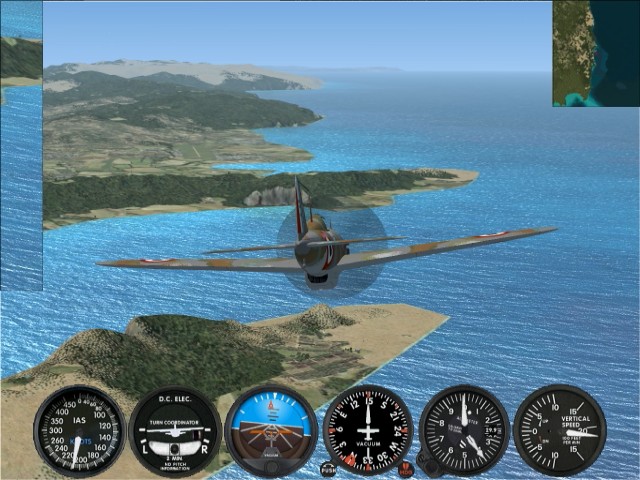Select the D.C. Elec turn coordinator gauge
The image size is (640, 480).
coord(174,431)
